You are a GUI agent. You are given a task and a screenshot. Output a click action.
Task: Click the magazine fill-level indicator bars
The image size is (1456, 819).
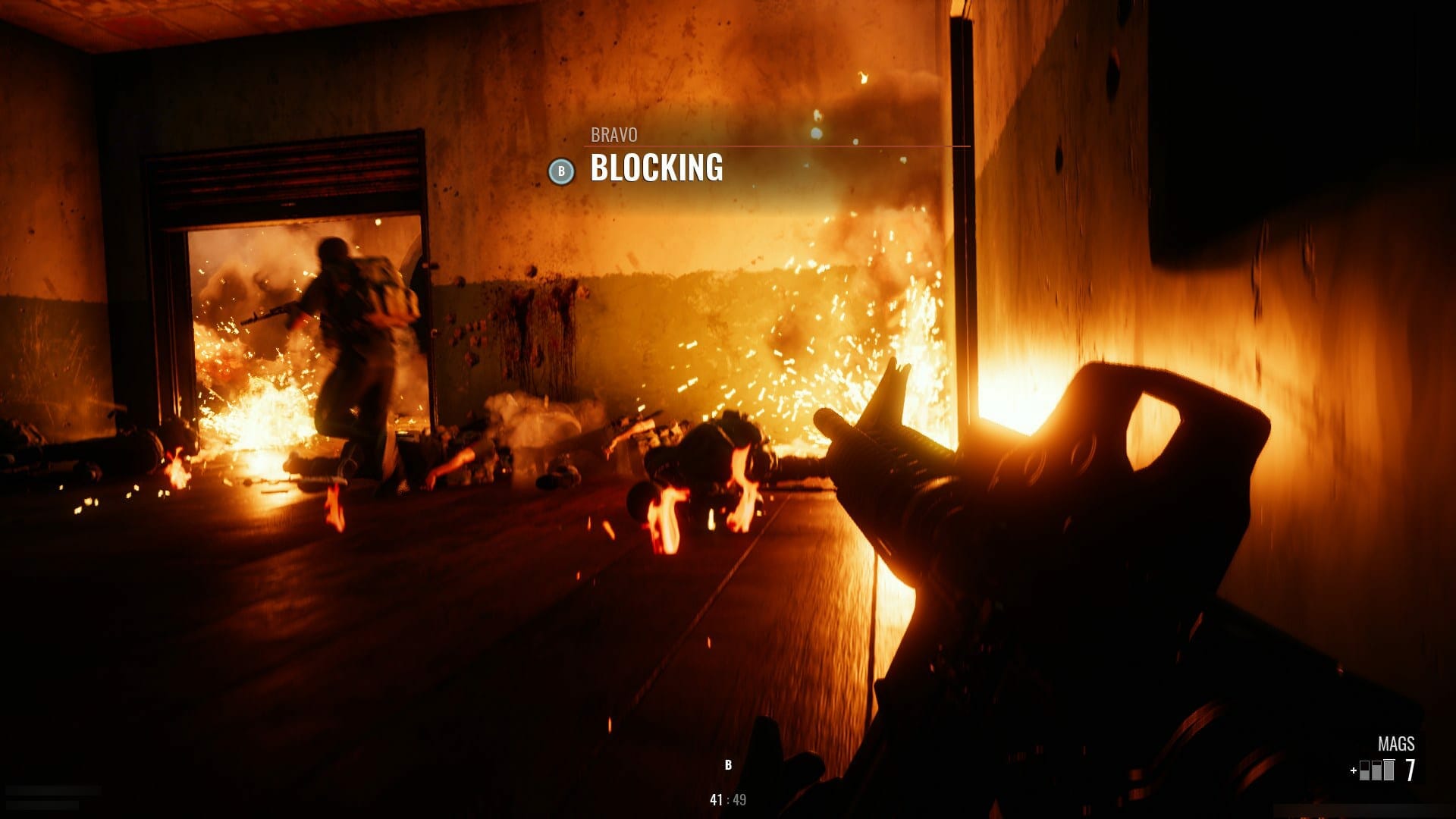tap(1376, 770)
